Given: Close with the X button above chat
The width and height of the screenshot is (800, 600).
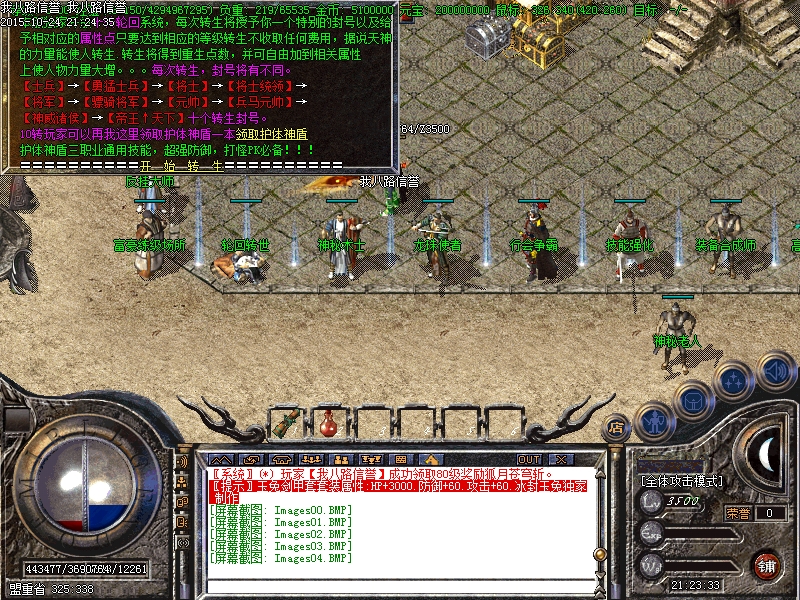Looking at the screenshot, I should (560, 459).
